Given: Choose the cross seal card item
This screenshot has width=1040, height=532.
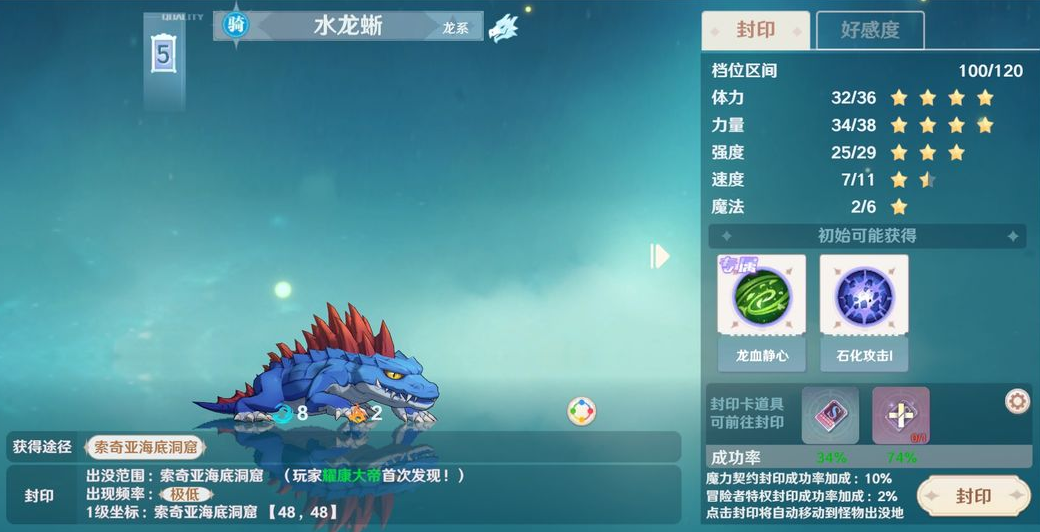Looking at the screenshot, I should 900,415.
